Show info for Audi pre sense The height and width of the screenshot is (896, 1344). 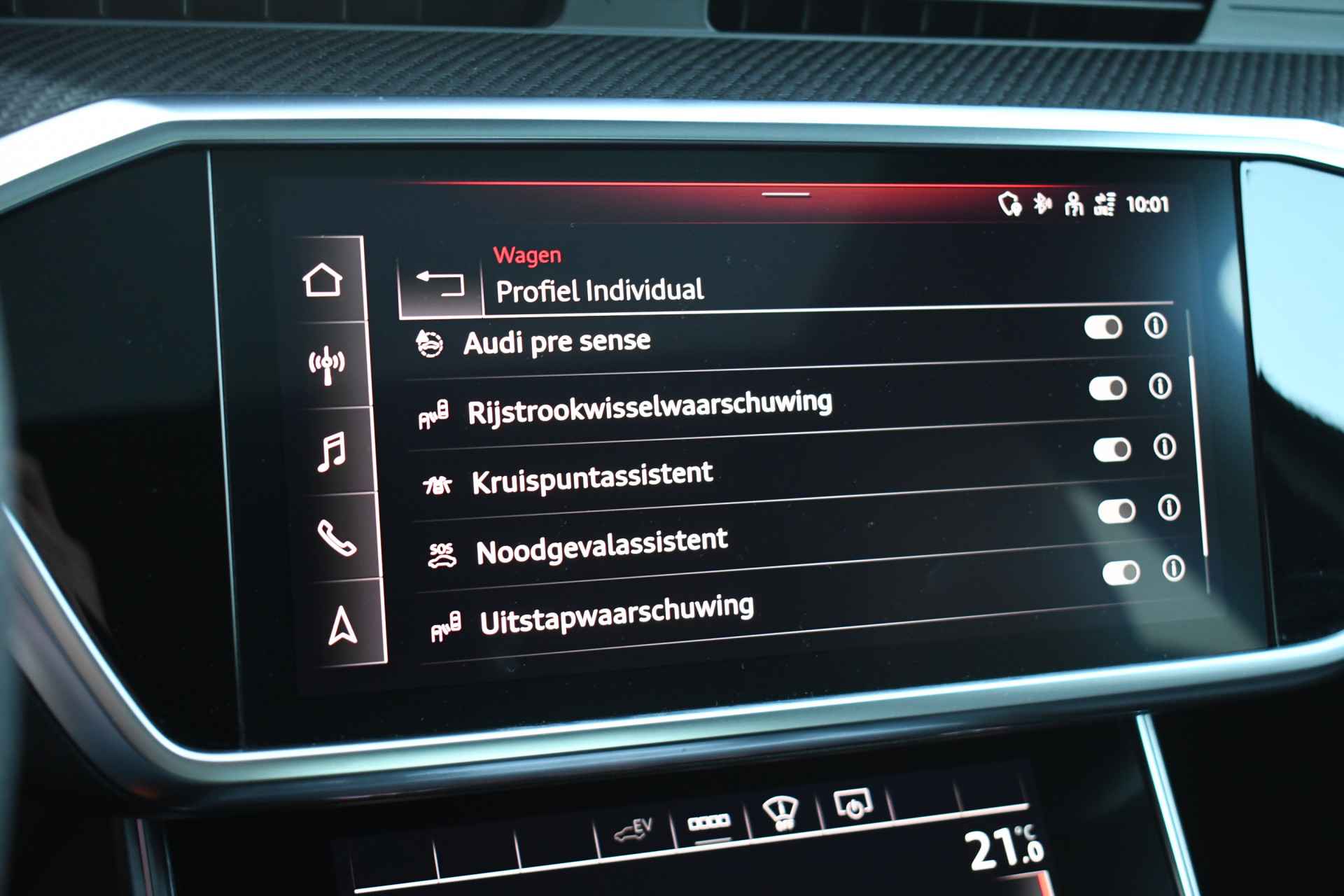[x=1155, y=325]
